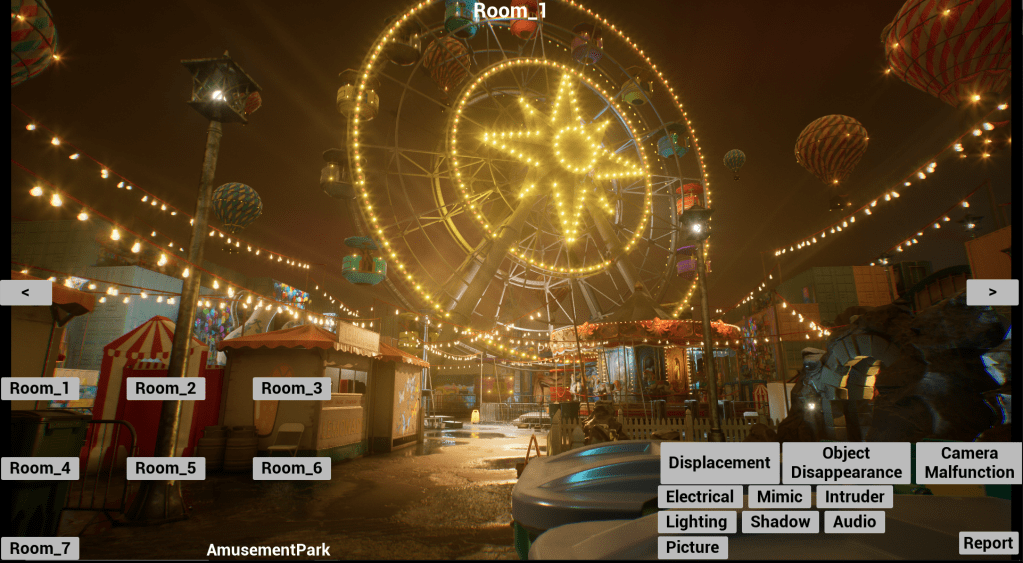Advance to the next camera arrow
The height and width of the screenshot is (563, 1023).
(x=992, y=292)
